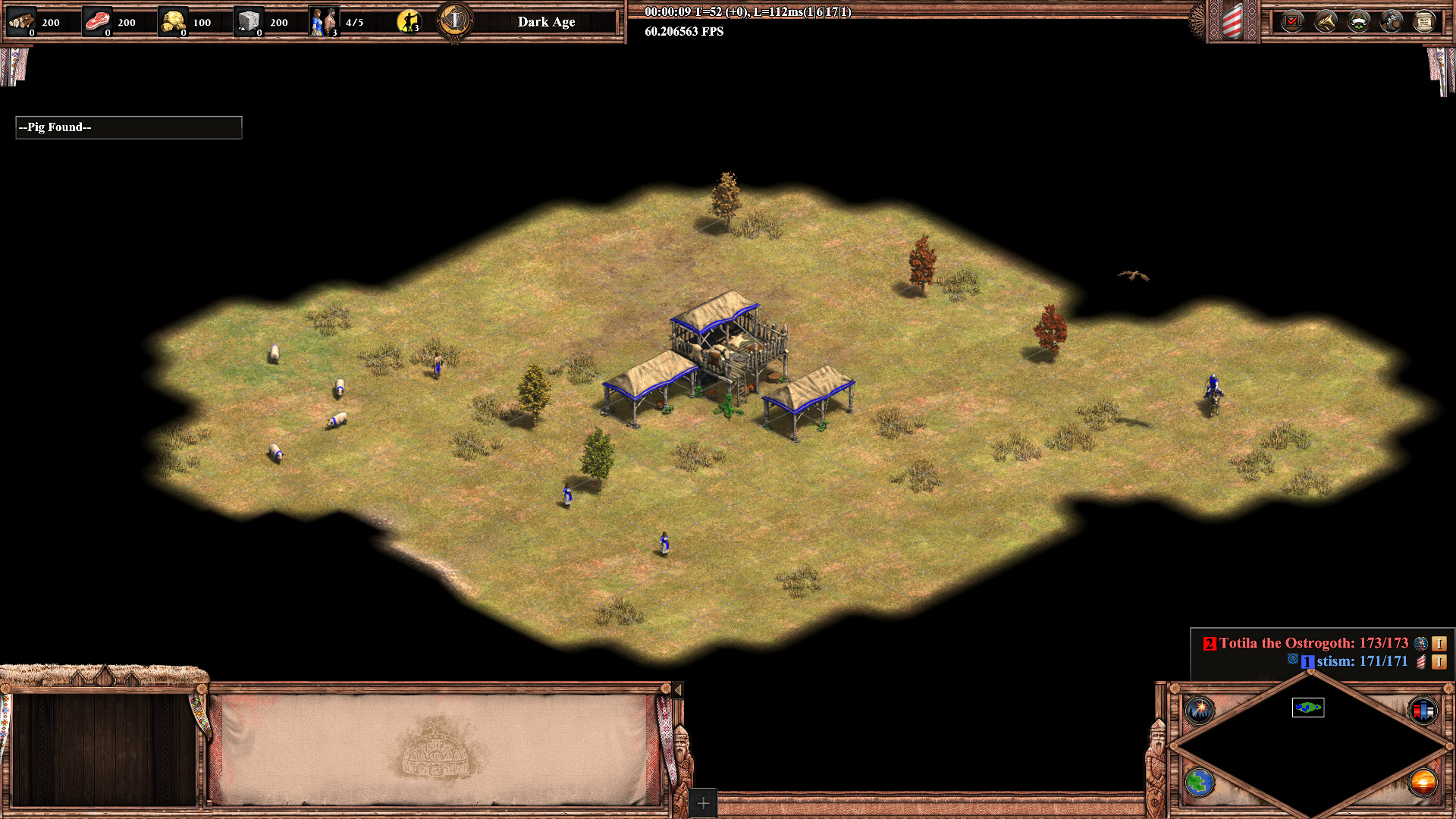Click the red-striped civilization shield emblem
The width and height of the screenshot is (1456, 819).
point(1232,21)
